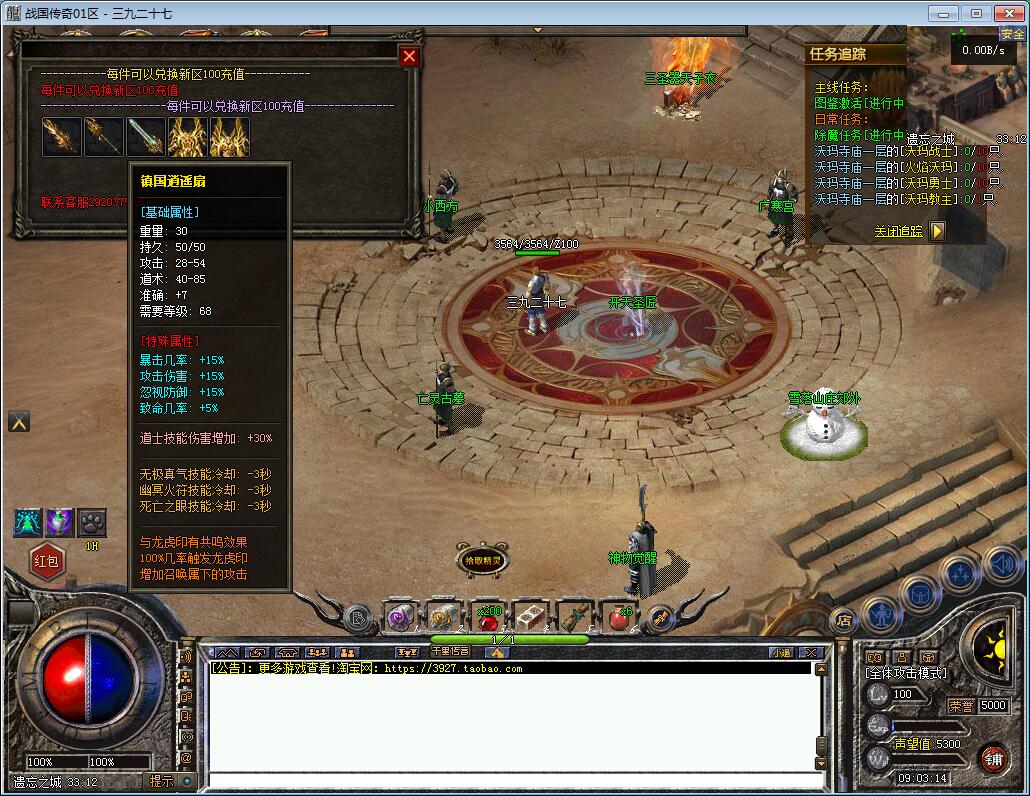Click the 关闭追踪 arrow button
The height and width of the screenshot is (796, 1030).
tap(937, 231)
